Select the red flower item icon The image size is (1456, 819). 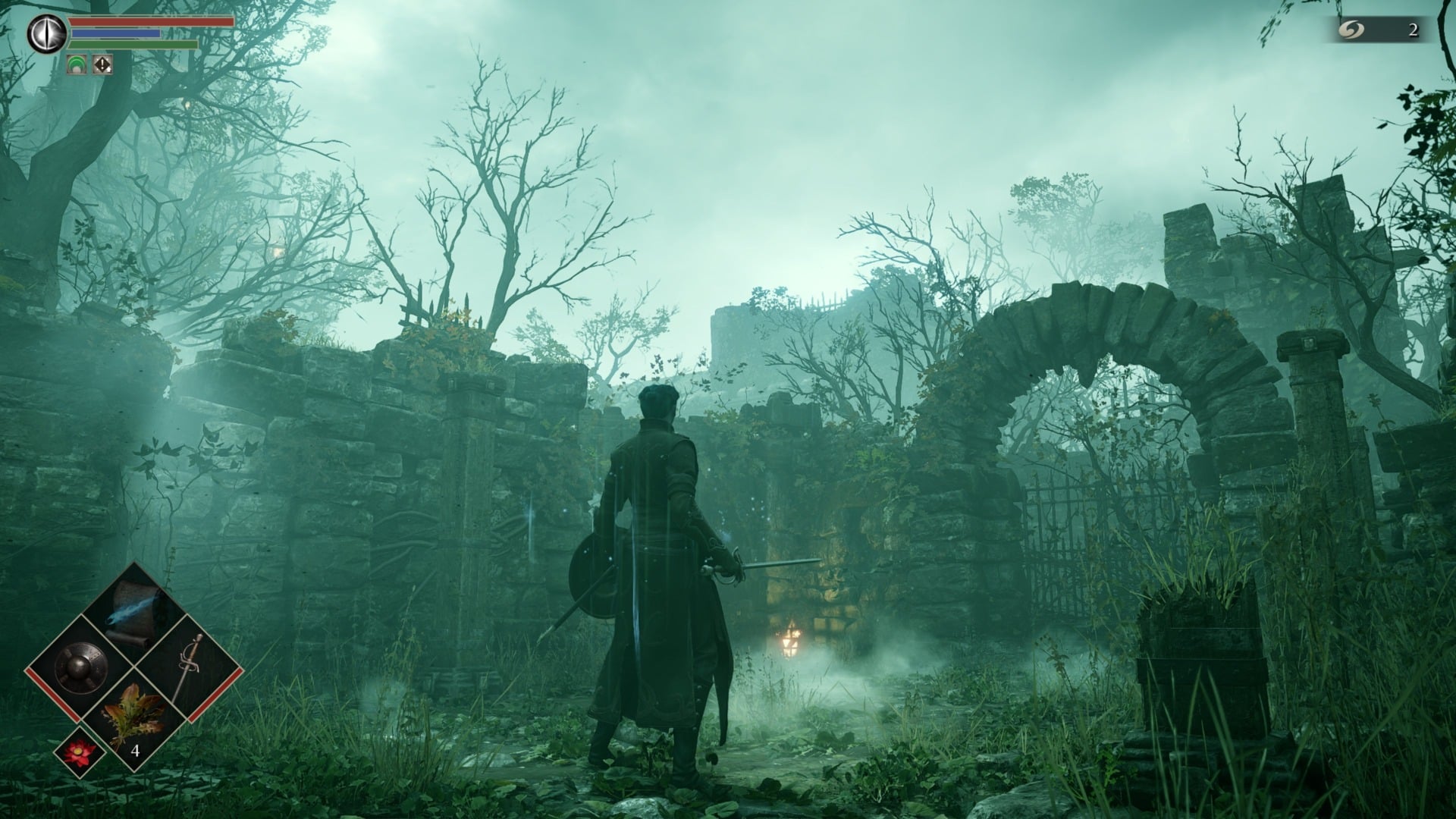pos(78,753)
